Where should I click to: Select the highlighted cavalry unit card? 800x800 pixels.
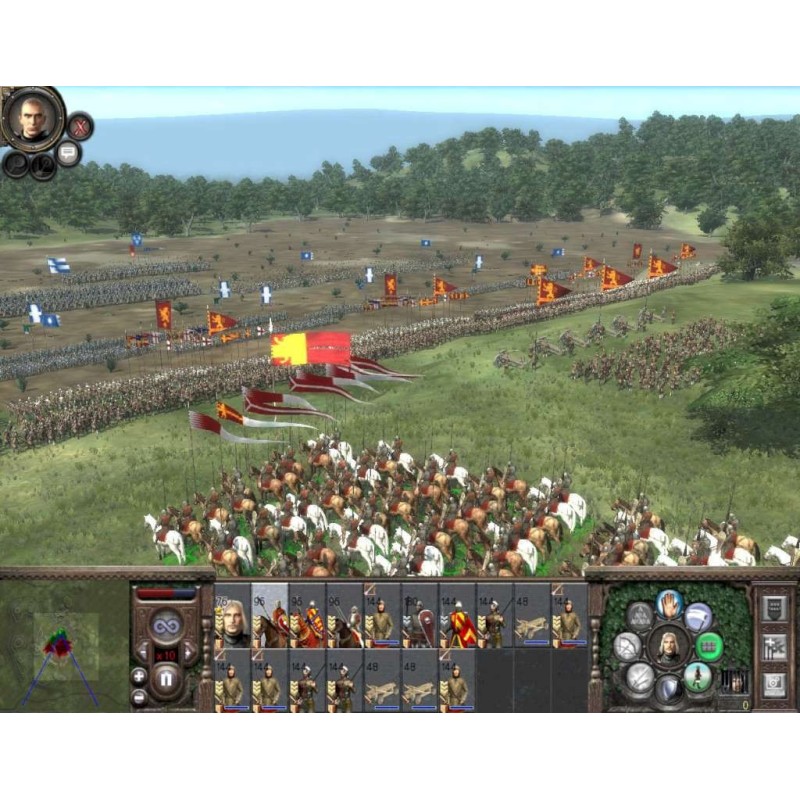point(269,616)
